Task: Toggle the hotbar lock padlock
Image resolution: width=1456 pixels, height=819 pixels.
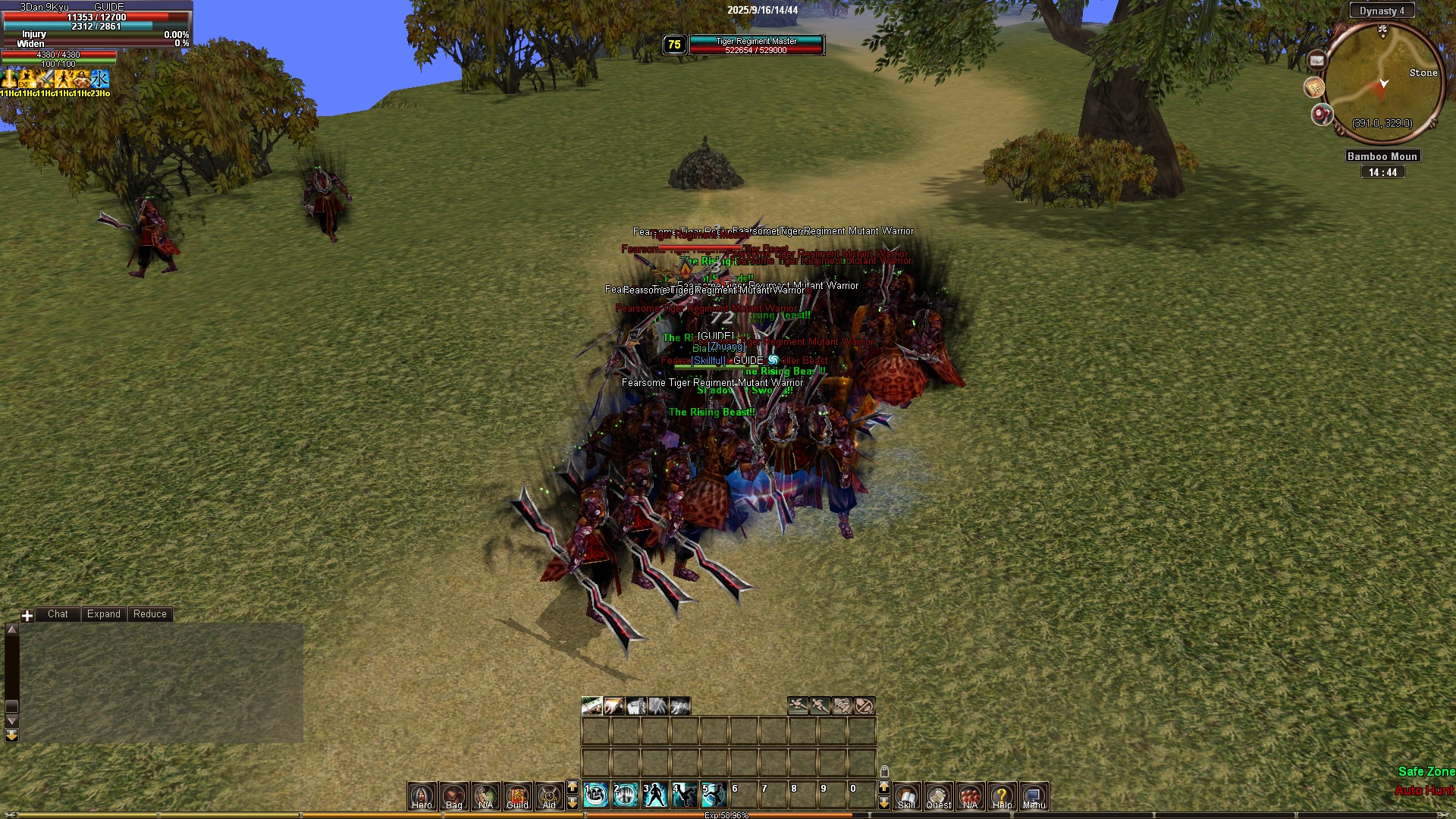Action: click(x=884, y=772)
